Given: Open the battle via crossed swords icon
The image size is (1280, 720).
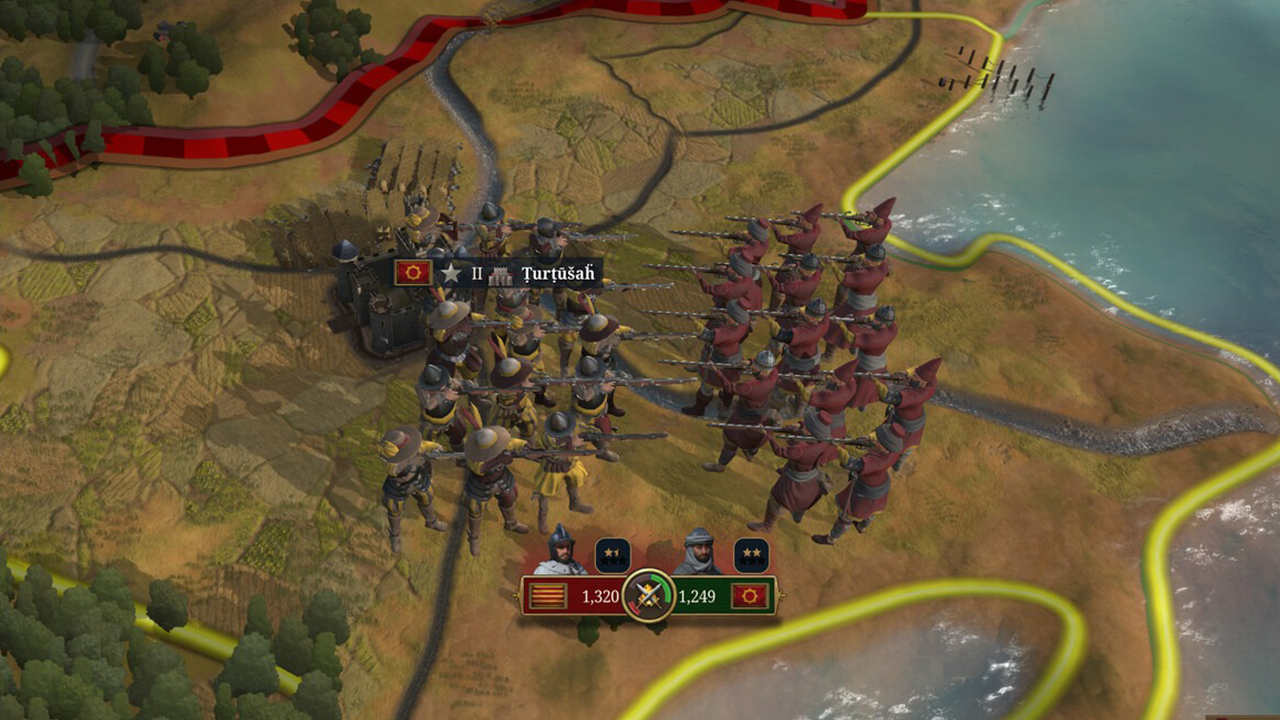Looking at the screenshot, I should pos(648,596).
